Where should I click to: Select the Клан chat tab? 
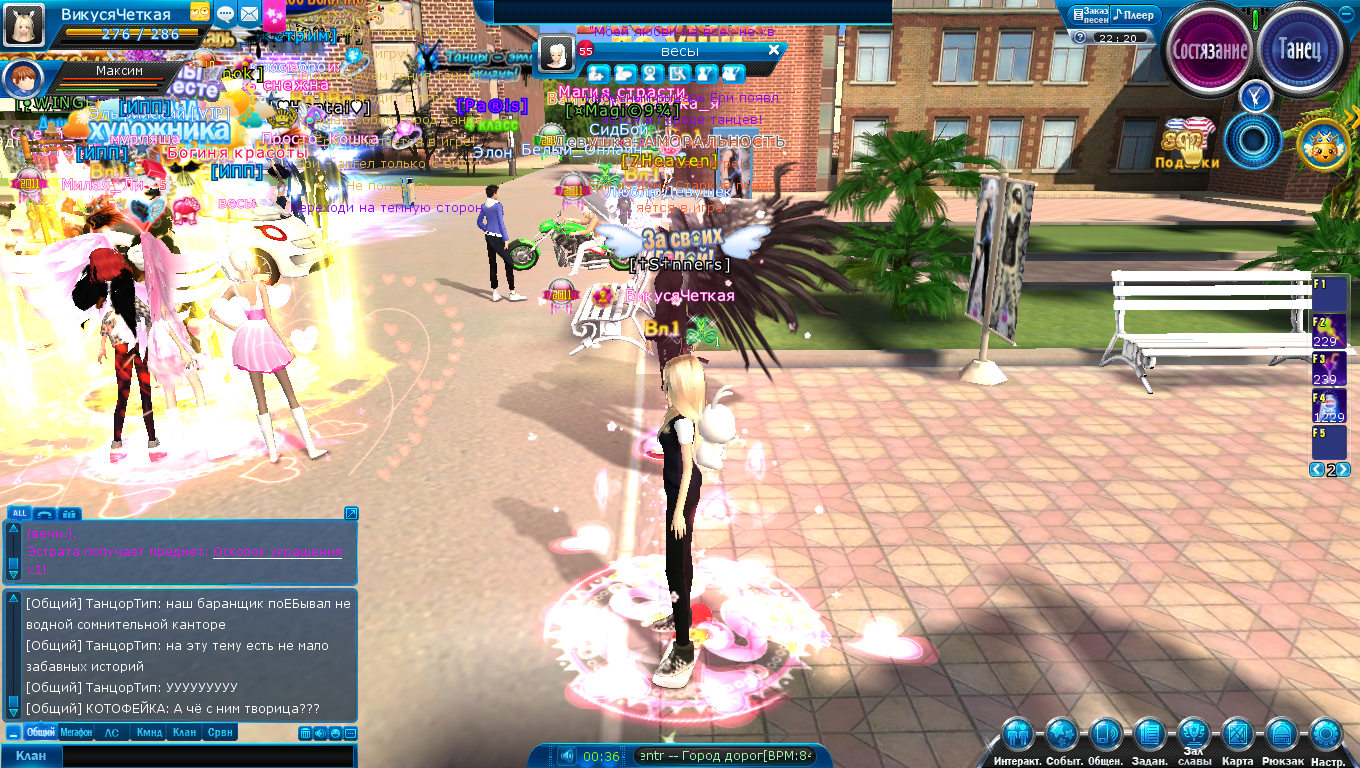coord(184,733)
